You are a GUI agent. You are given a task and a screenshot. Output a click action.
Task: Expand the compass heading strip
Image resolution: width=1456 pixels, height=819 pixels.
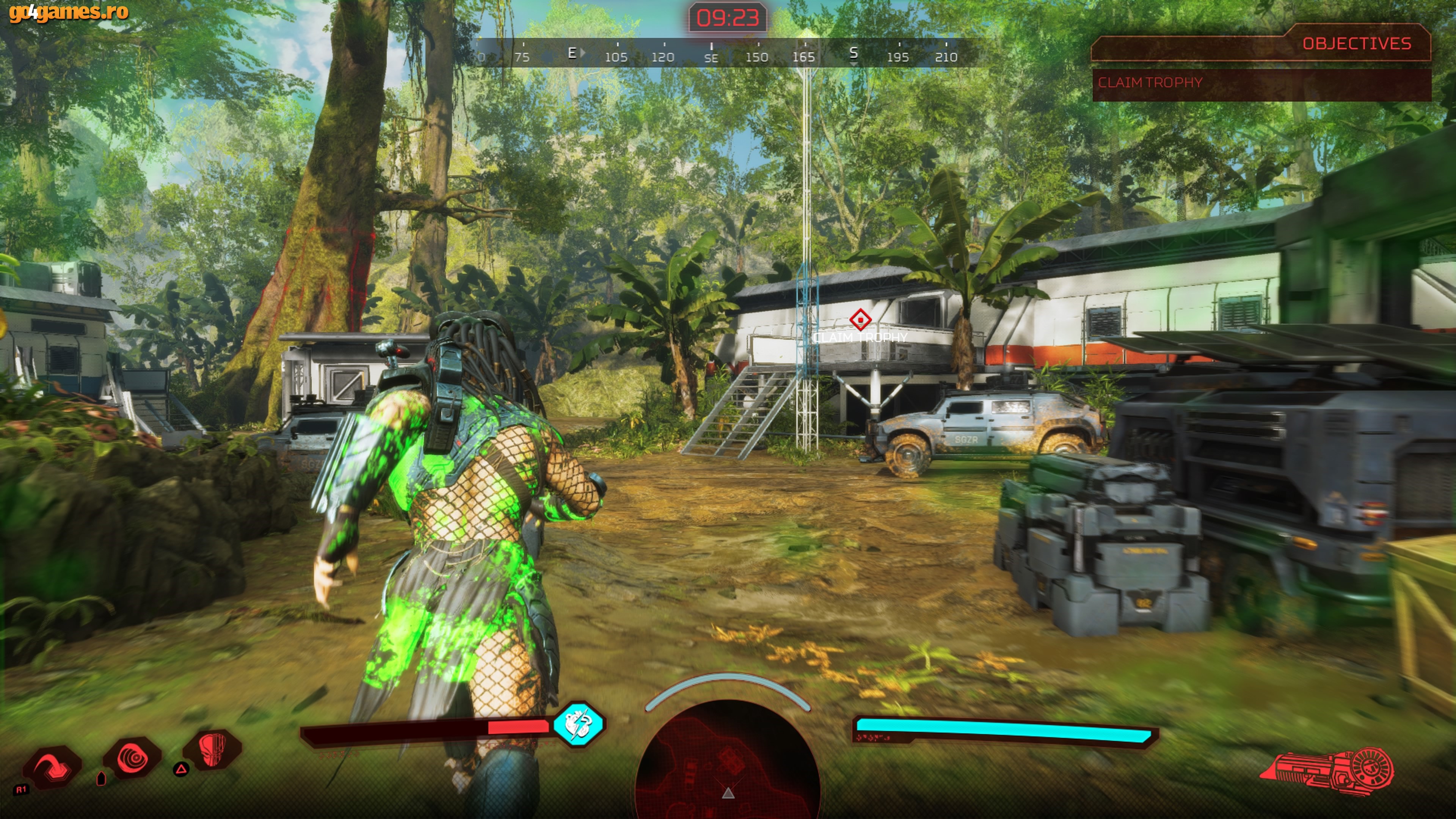729,54
